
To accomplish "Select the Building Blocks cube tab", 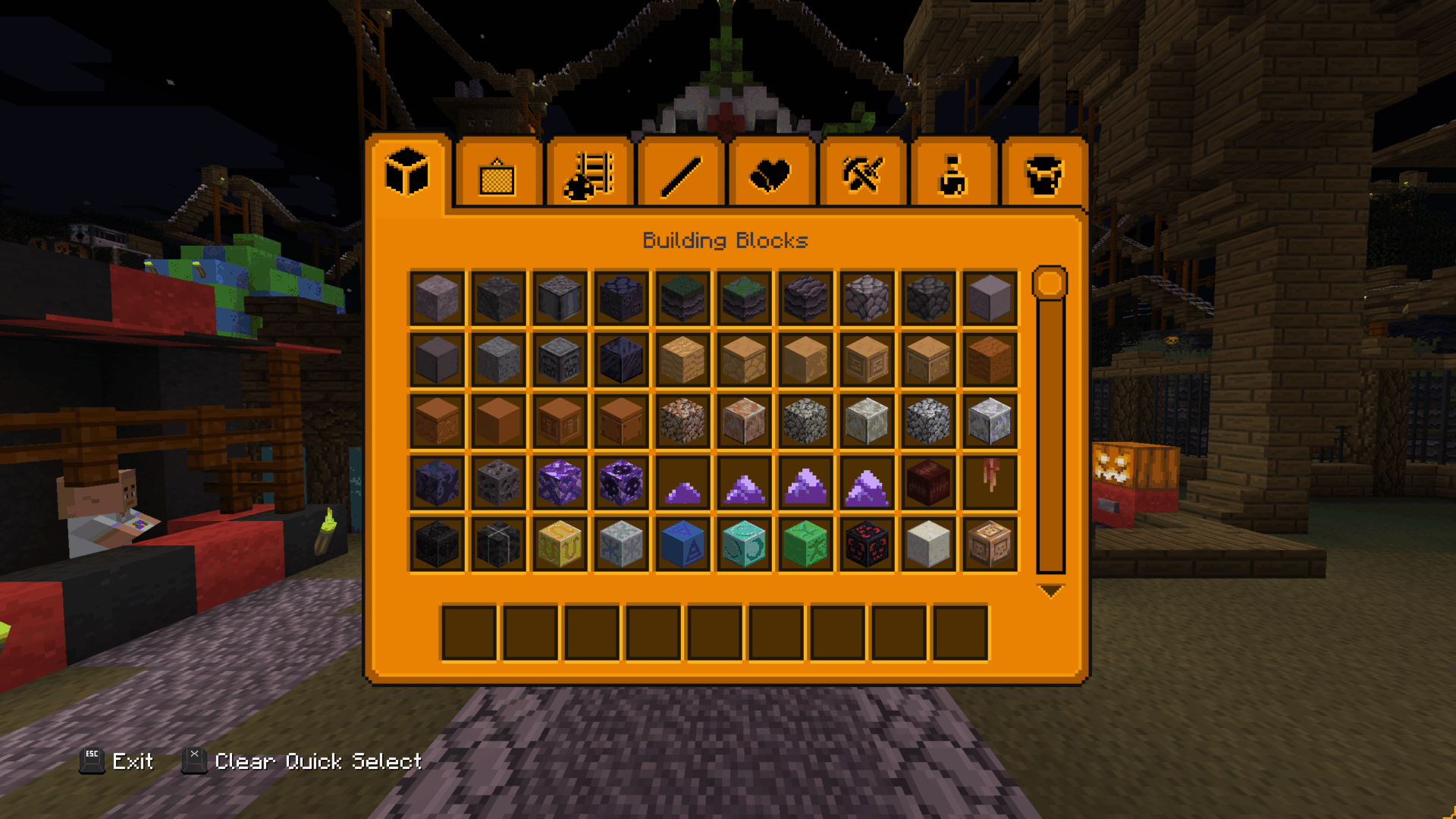I will tap(407, 174).
